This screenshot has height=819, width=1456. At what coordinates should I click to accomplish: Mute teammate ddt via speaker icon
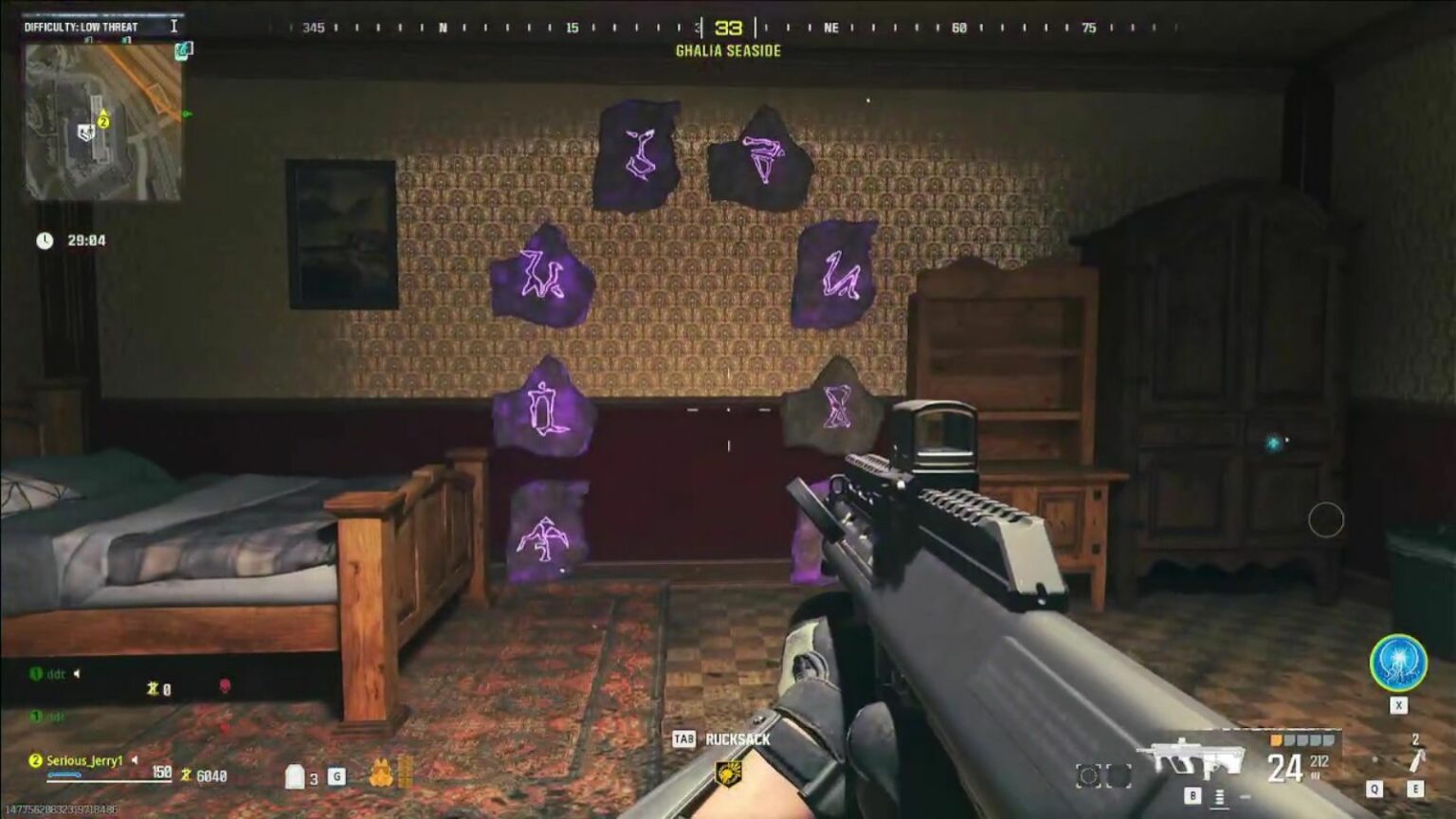[77, 674]
